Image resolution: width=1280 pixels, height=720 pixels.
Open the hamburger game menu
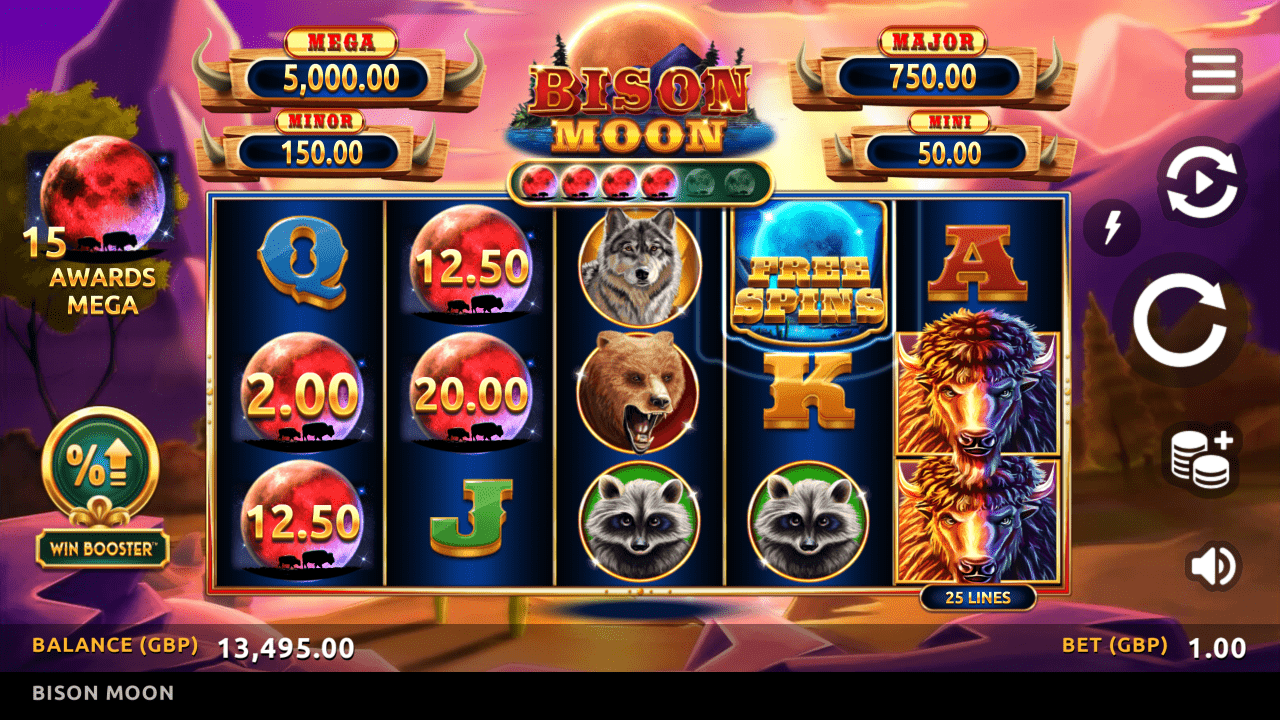click(1214, 73)
